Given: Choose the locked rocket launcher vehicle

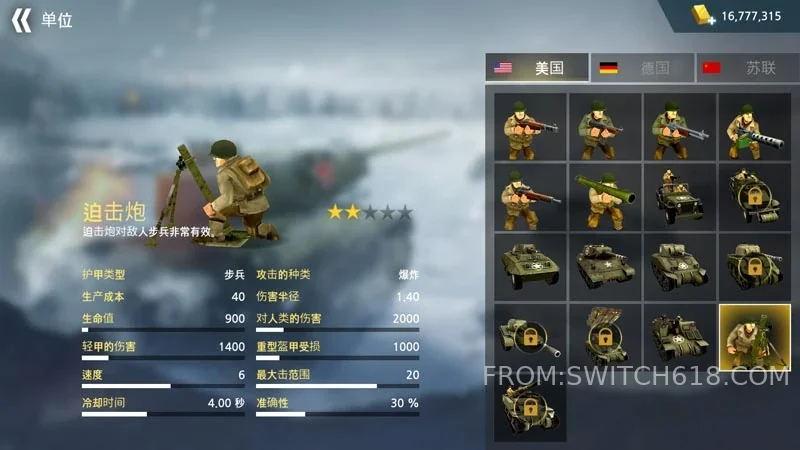Looking at the screenshot, I should [x=605, y=337].
